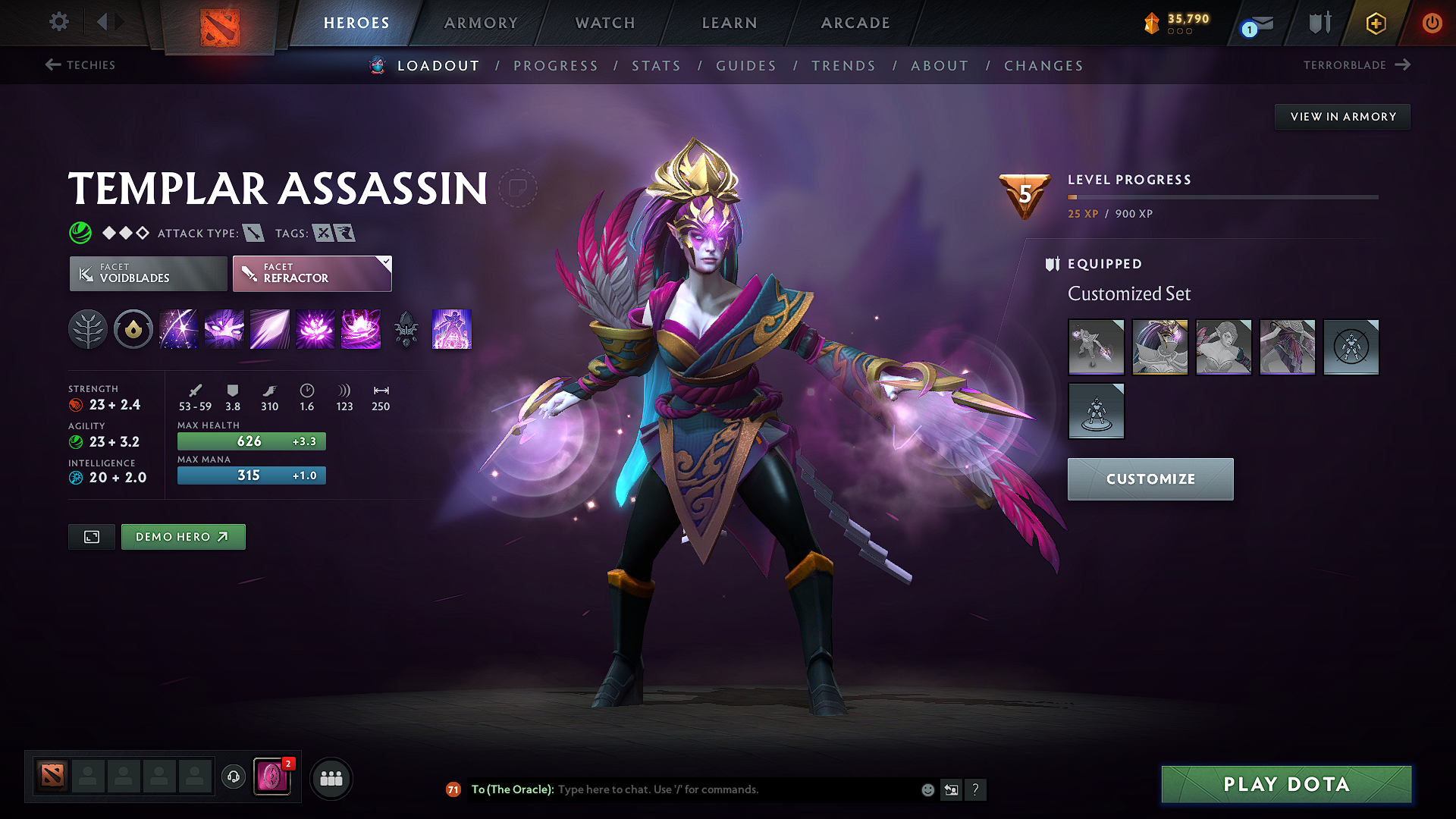This screenshot has width=1456, height=819.
Task: Switch to the Stats tab
Action: click(657, 66)
